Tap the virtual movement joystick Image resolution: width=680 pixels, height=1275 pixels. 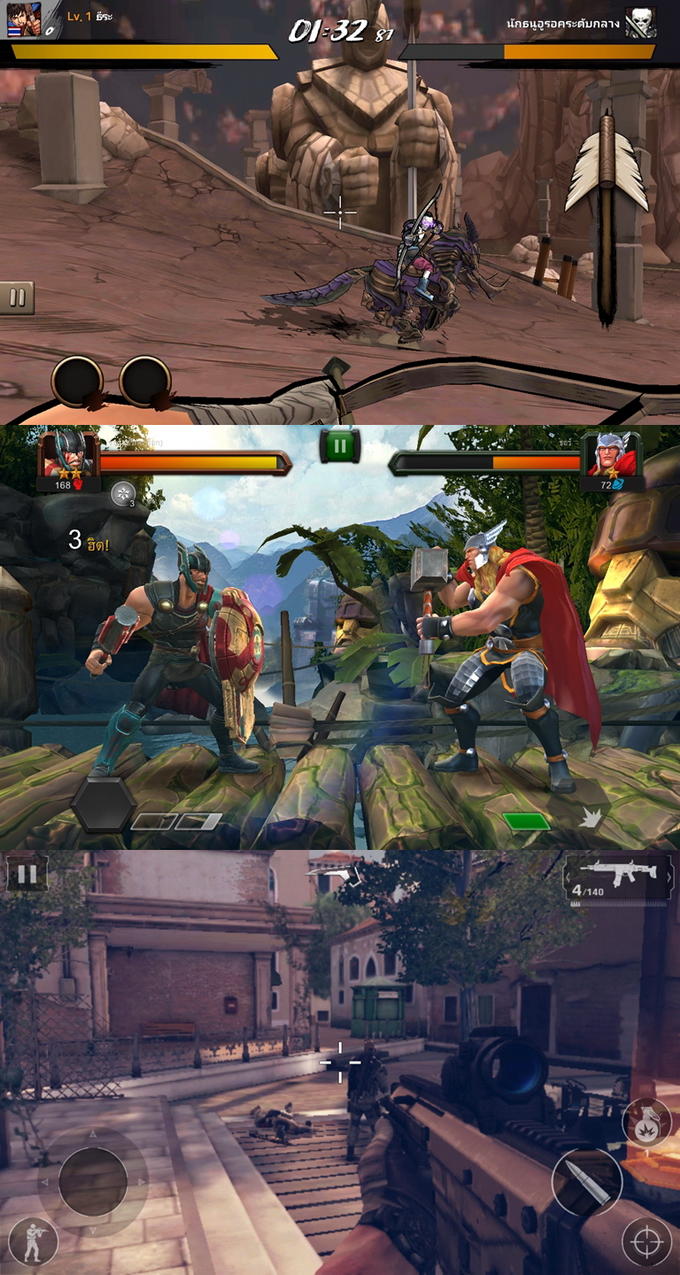pos(92,1181)
